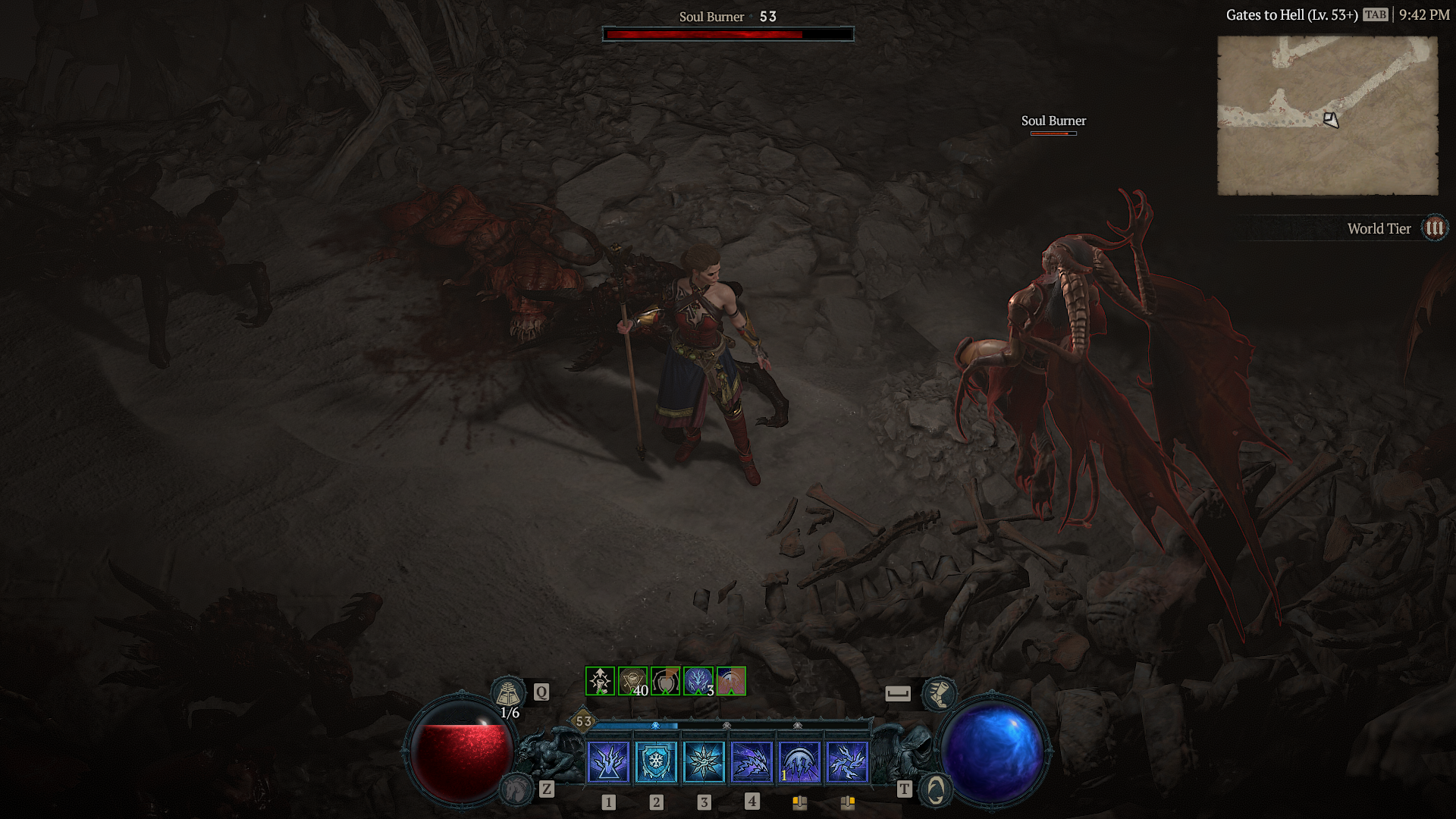Inspect the upward arrow buff icon
Image resolution: width=1456 pixels, height=819 pixels.
point(600,681)
